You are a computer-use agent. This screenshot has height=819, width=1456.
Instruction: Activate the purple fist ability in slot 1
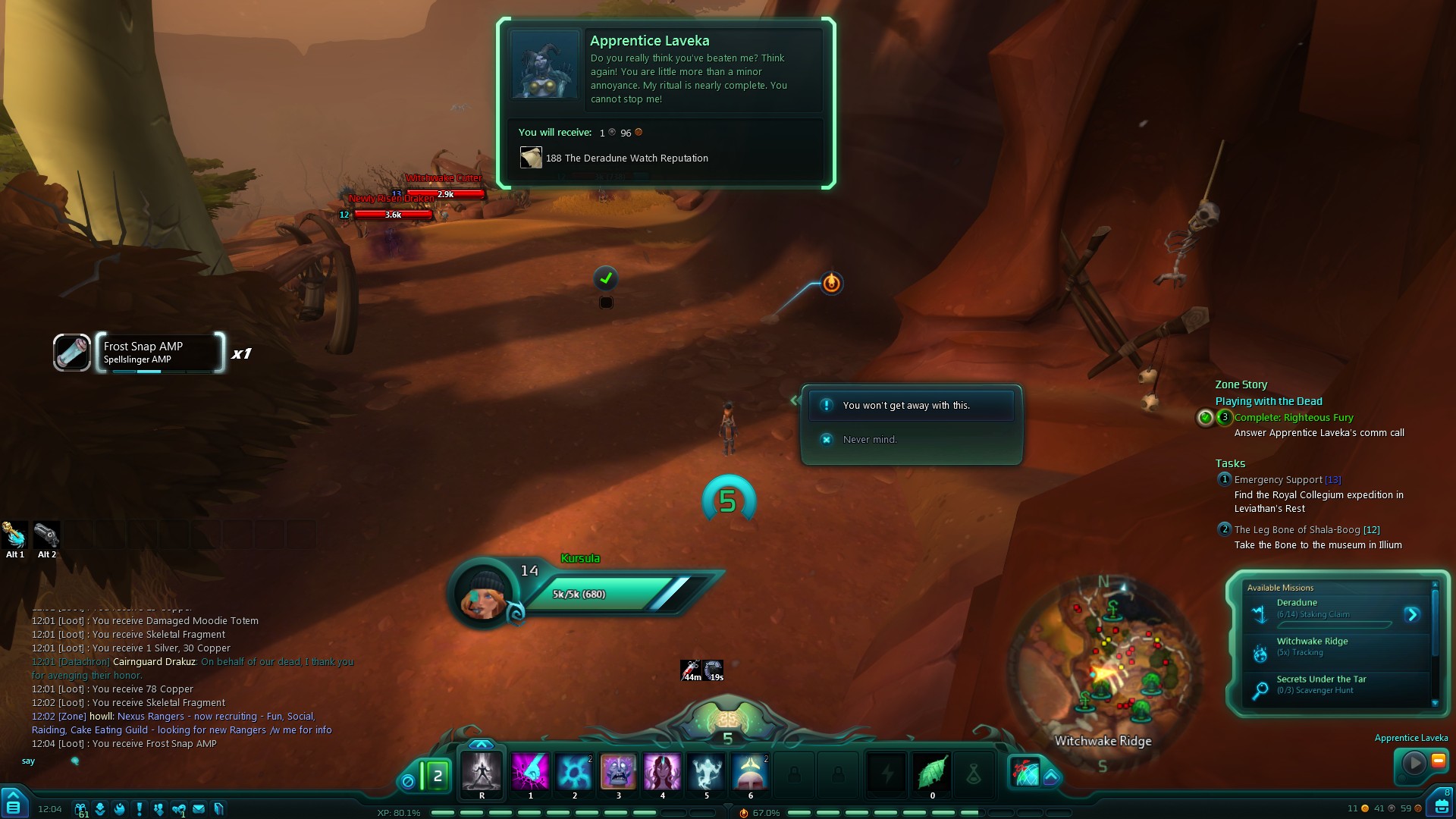point(530,771)
